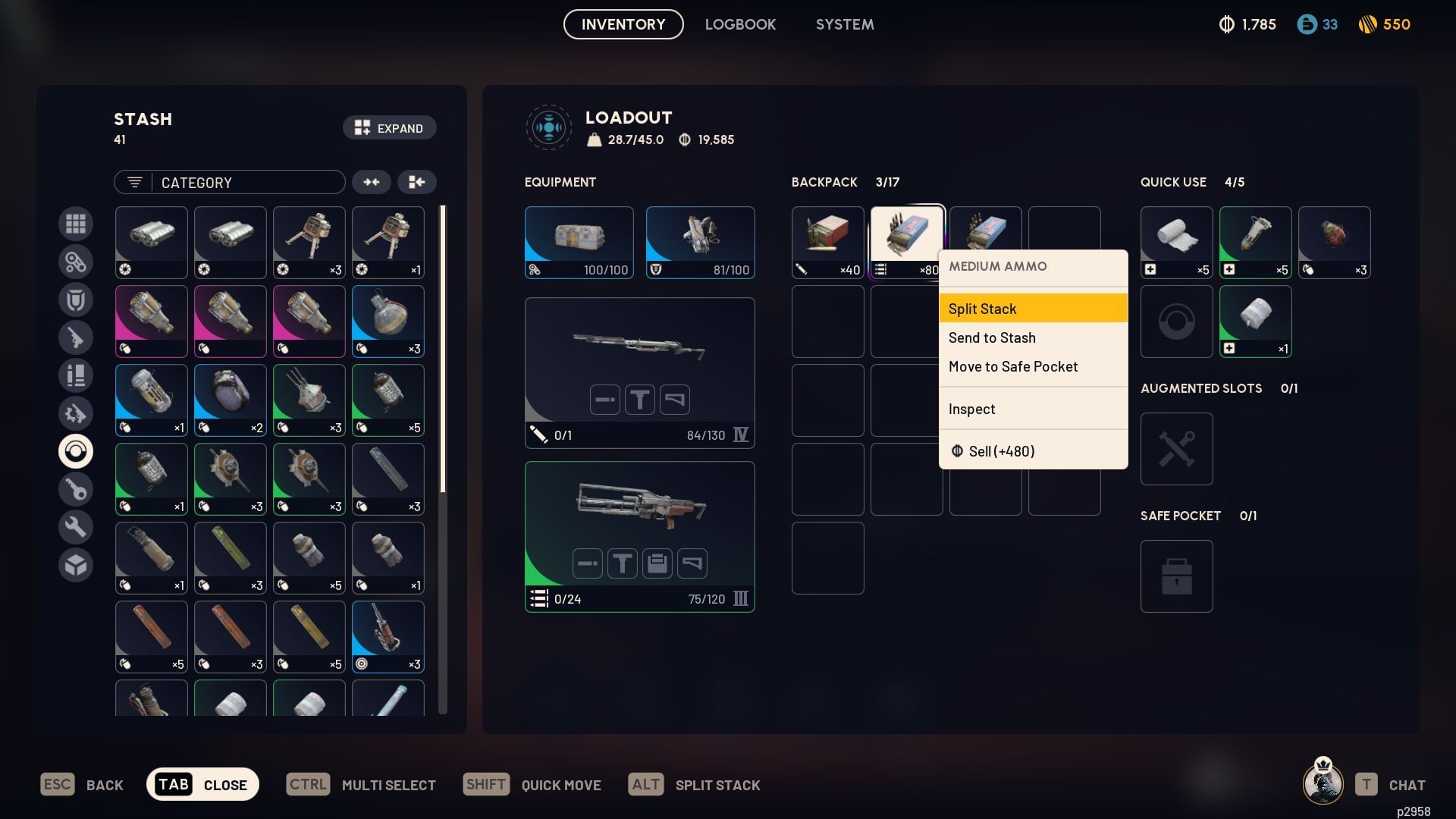The width and height of the screenshot is (1456, 819).
Task: Open the shield armor filter in the stash sidebar
Action: (x=76, y=300)
